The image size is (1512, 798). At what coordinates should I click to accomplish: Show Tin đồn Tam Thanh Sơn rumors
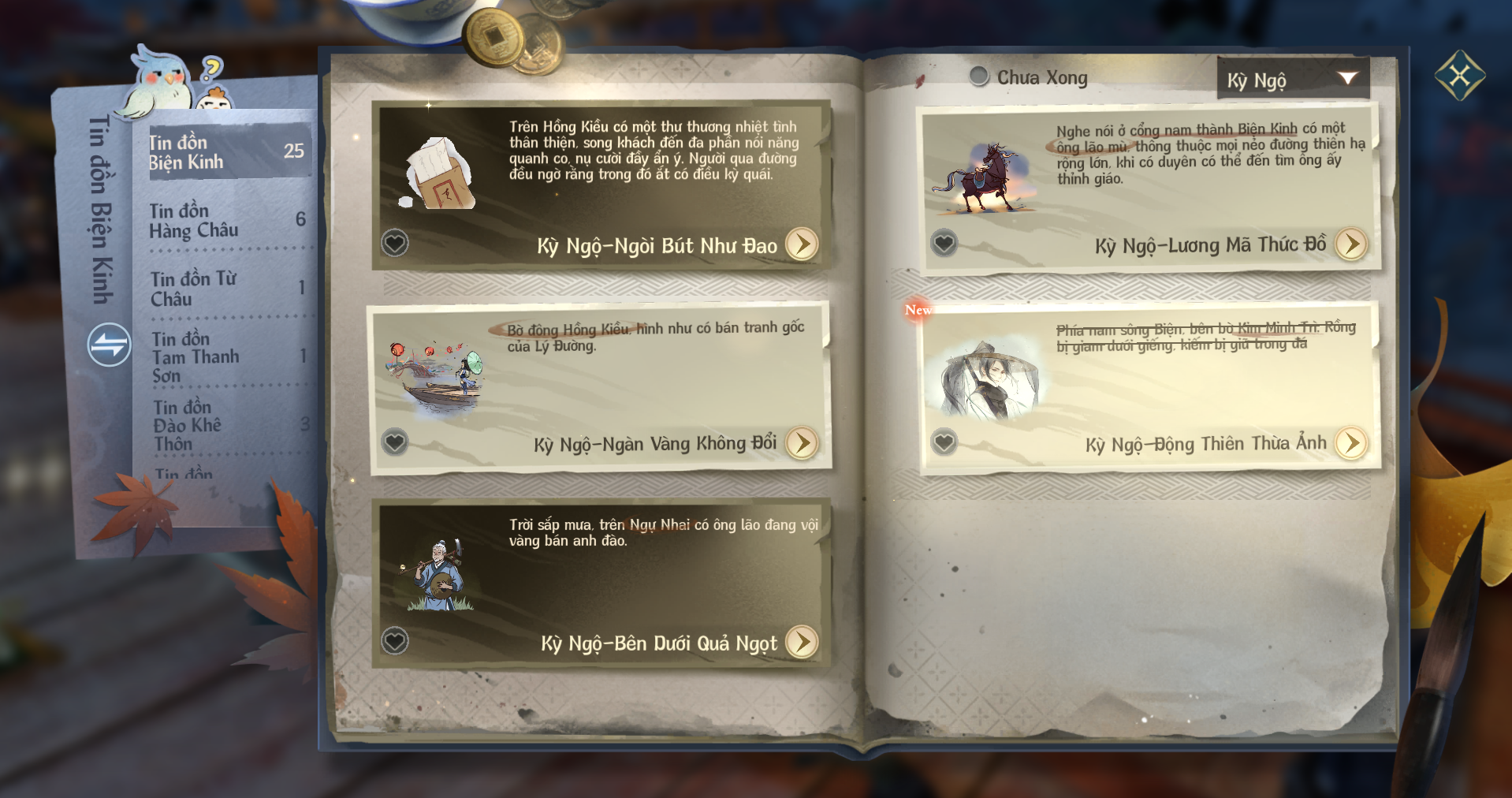click(x=227, y=356)
